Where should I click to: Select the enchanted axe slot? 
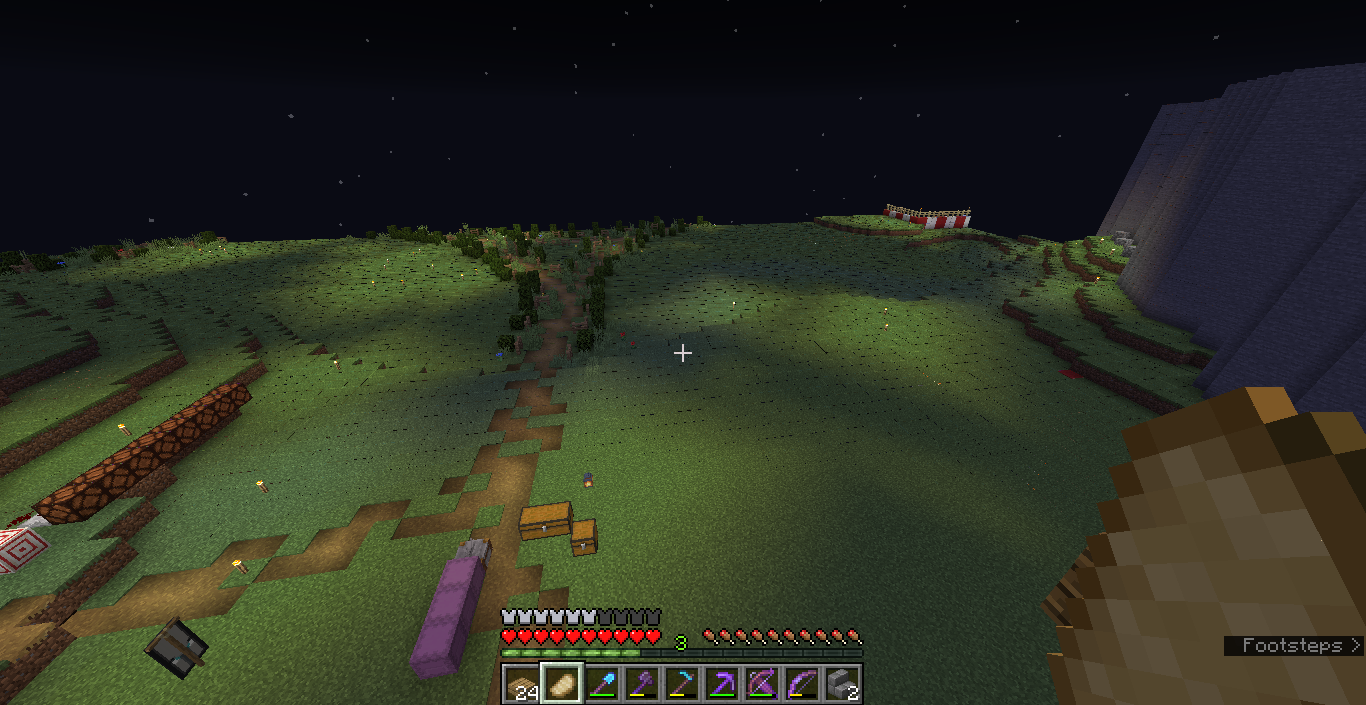tap(641, 684)
